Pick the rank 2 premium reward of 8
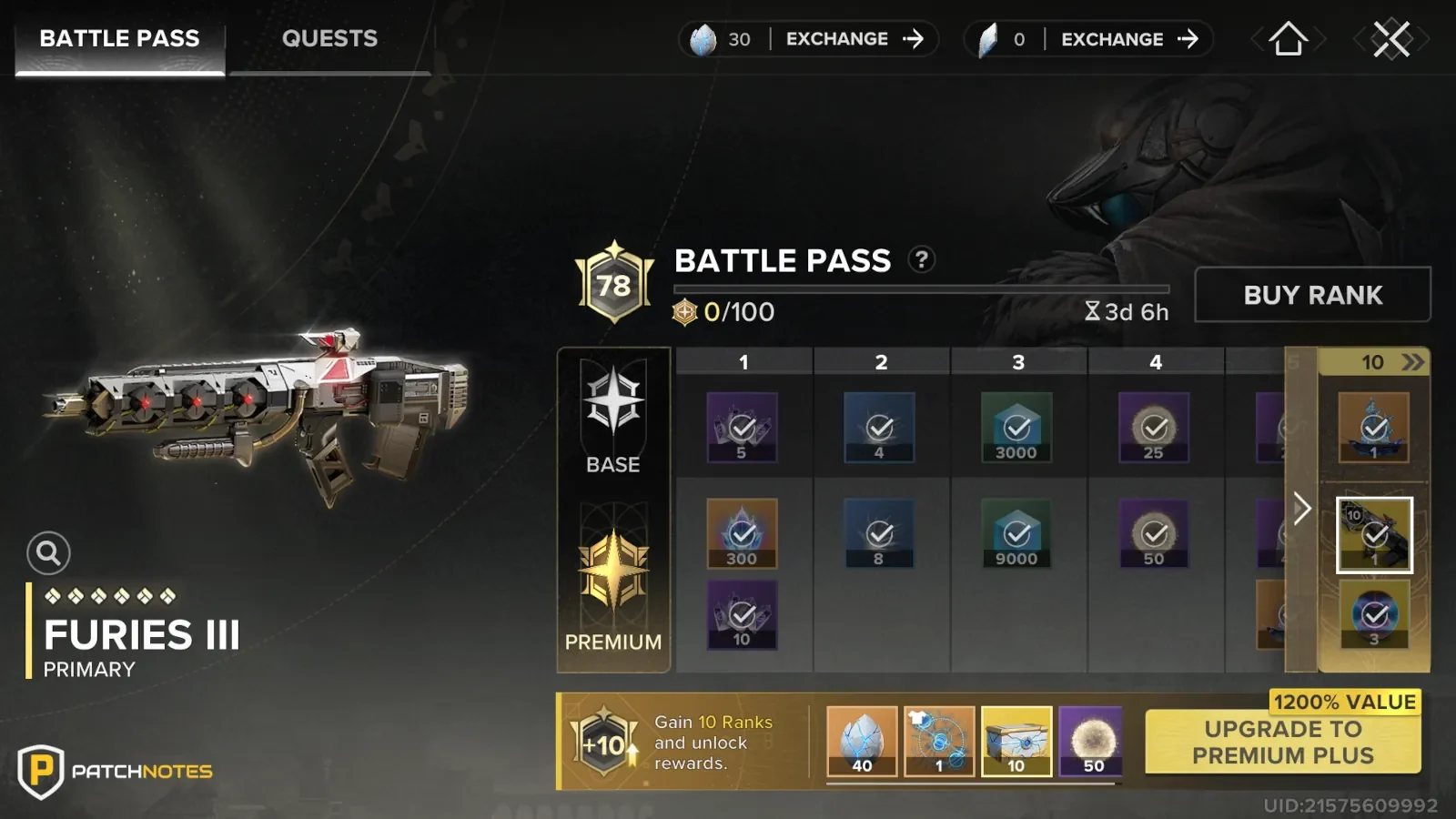 879,534
